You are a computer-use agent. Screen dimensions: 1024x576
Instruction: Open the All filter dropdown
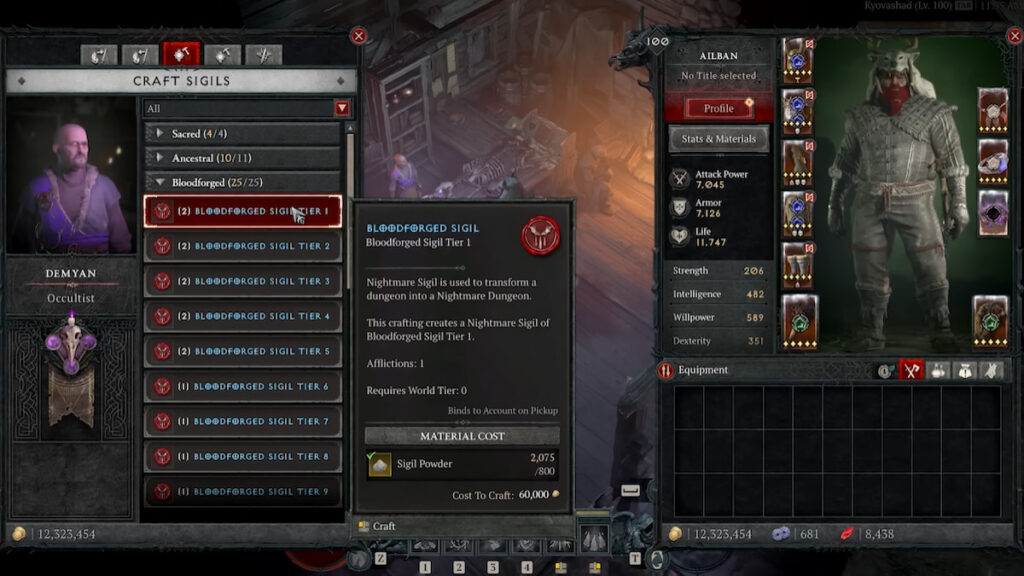[x=342, y=108]
